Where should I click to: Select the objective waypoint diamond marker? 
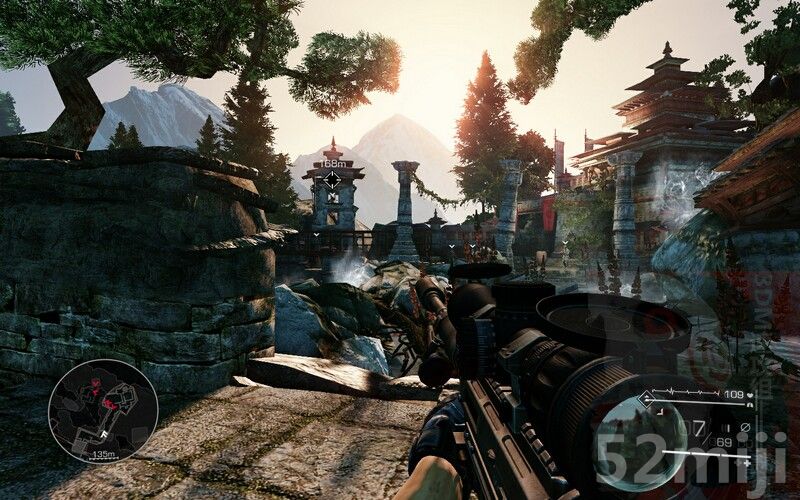(x=332, y=179)
